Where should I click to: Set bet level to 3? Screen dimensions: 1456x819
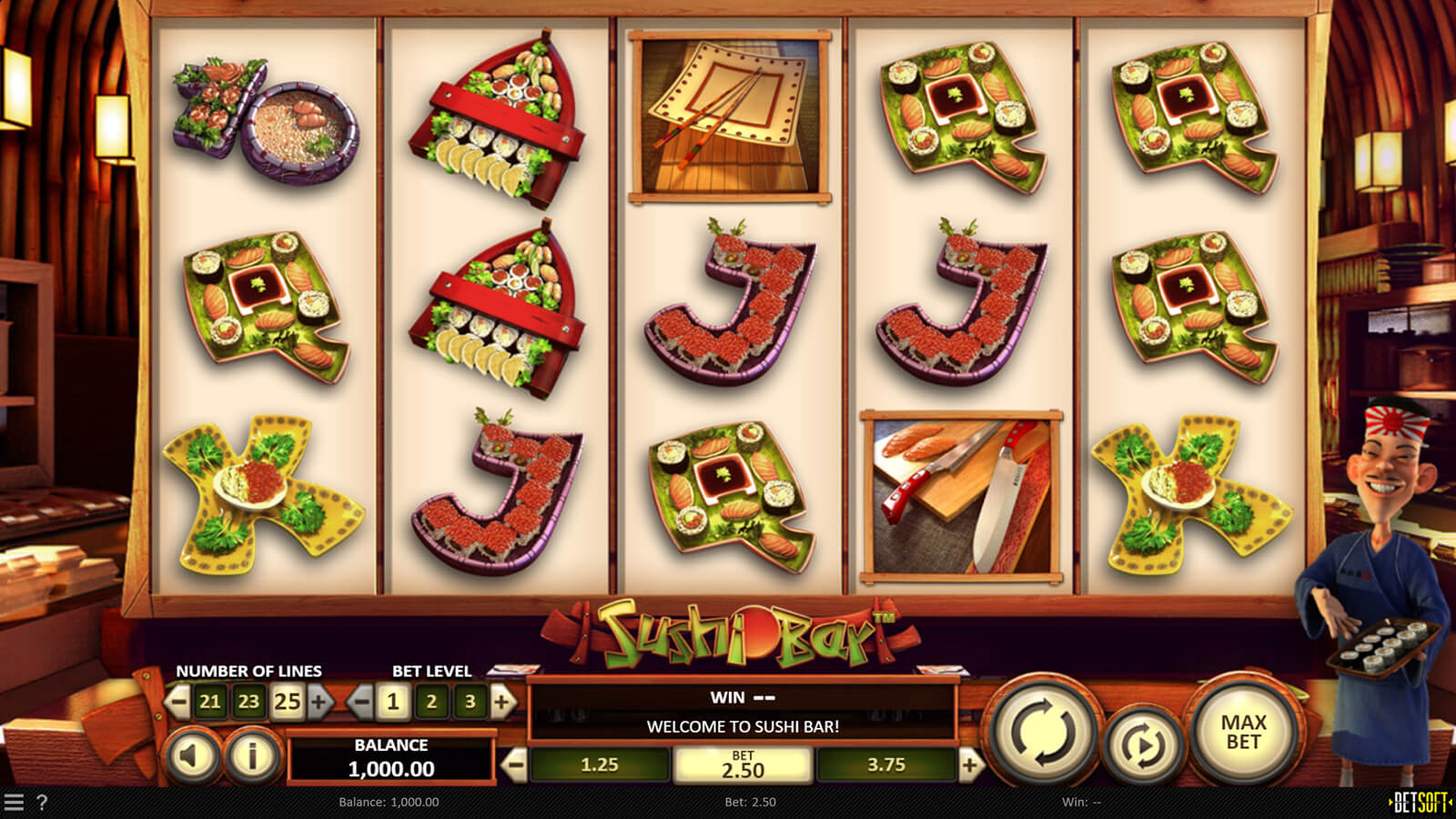[x=470, y=702]
